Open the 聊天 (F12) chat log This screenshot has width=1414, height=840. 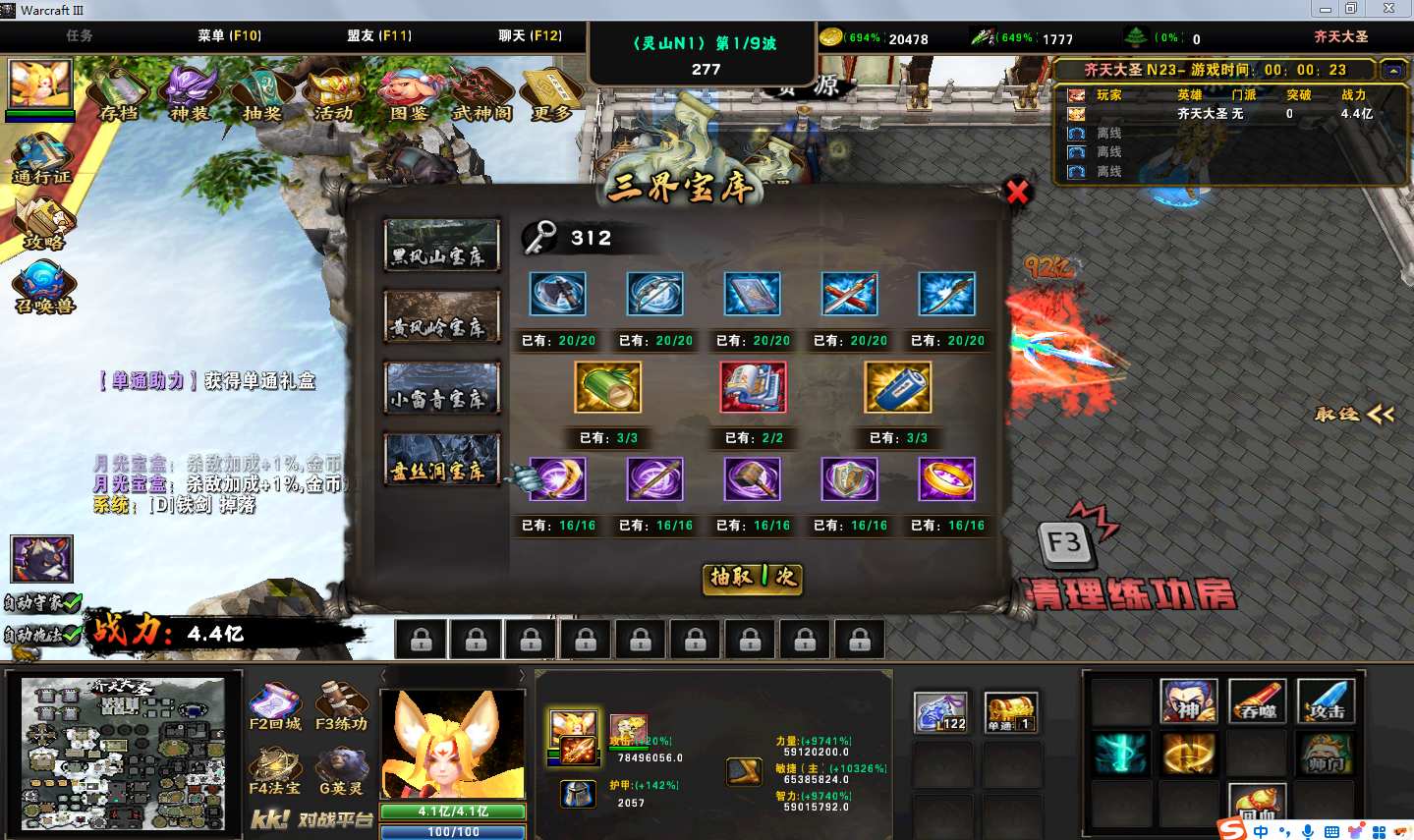click(x=530, y=35)
